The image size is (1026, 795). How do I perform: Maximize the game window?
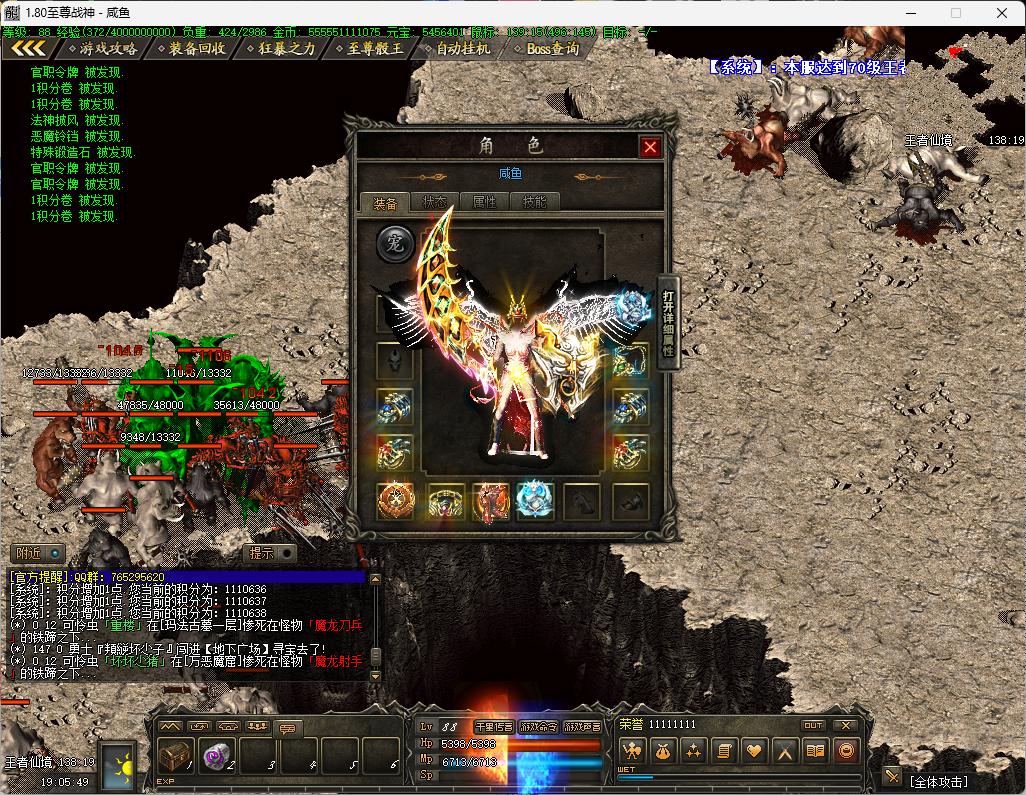point(955,13)
